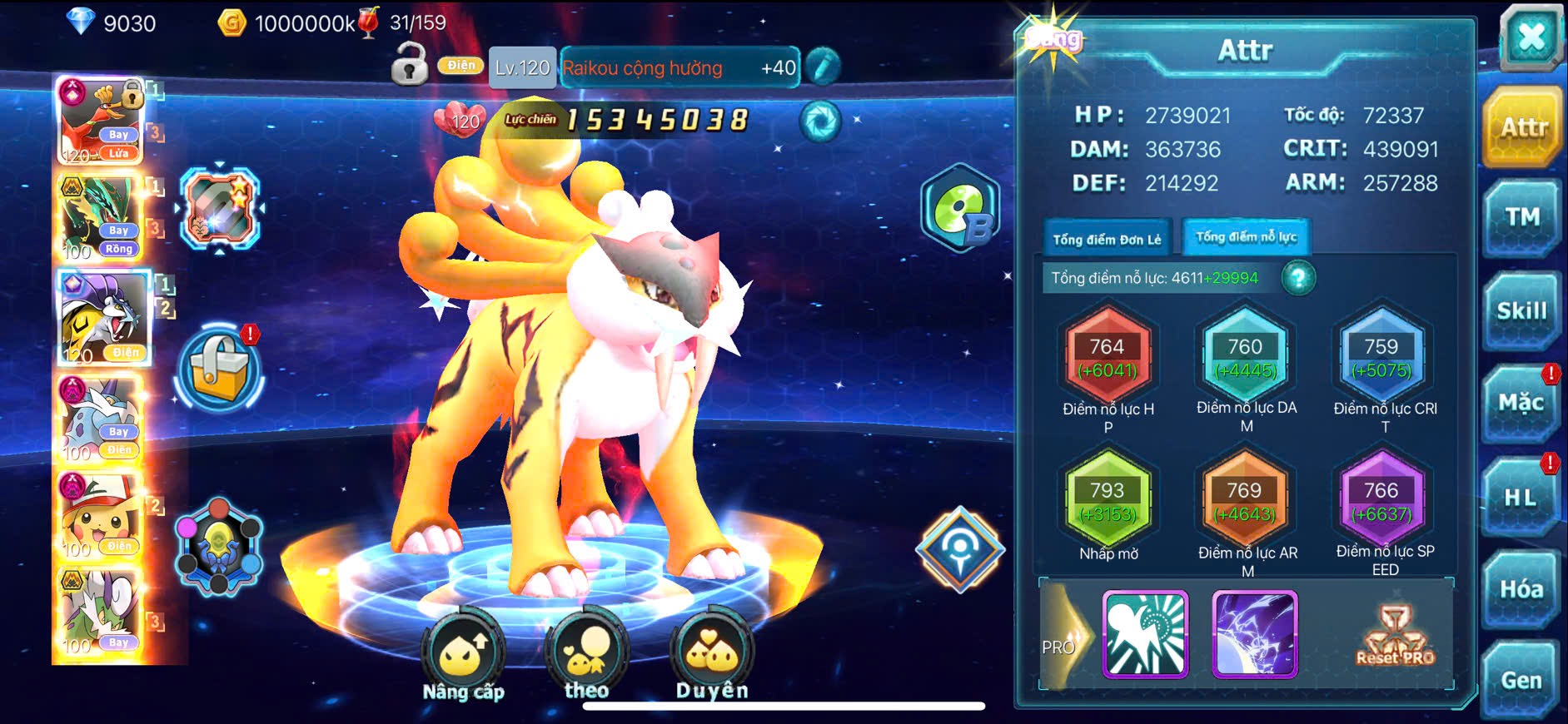Select the Mặc side tab
This screenshot has height=724, width=1568.
(1522, 404)
